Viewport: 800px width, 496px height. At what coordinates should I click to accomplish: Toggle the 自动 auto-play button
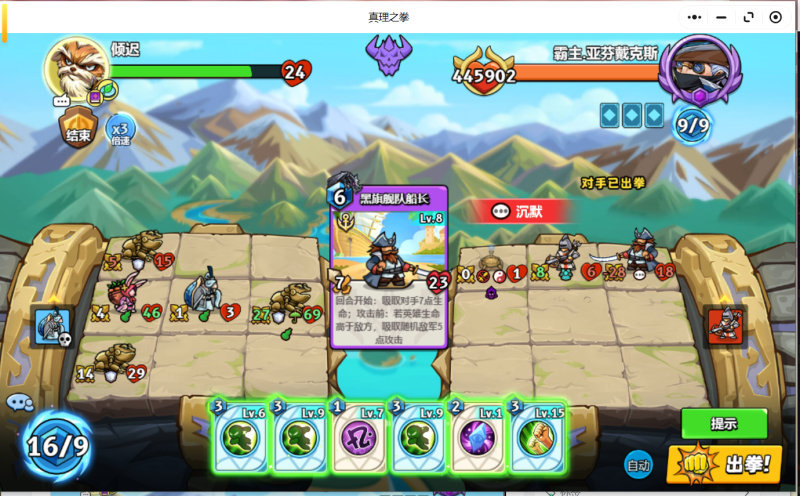point(638,464)
